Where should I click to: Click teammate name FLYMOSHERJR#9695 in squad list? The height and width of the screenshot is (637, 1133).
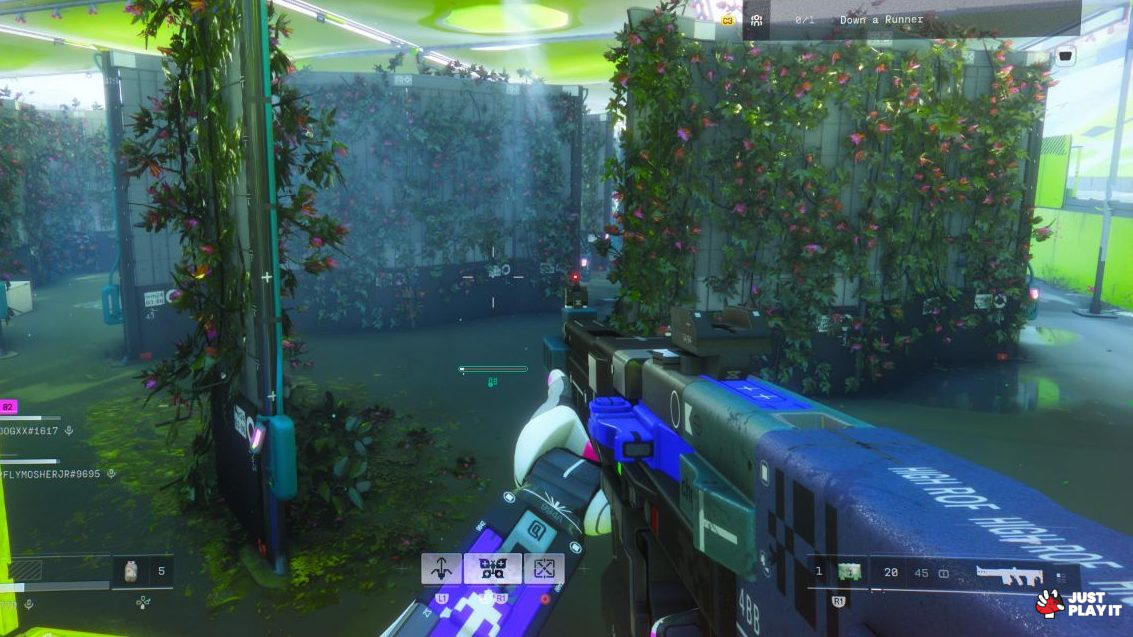point(50,473)
